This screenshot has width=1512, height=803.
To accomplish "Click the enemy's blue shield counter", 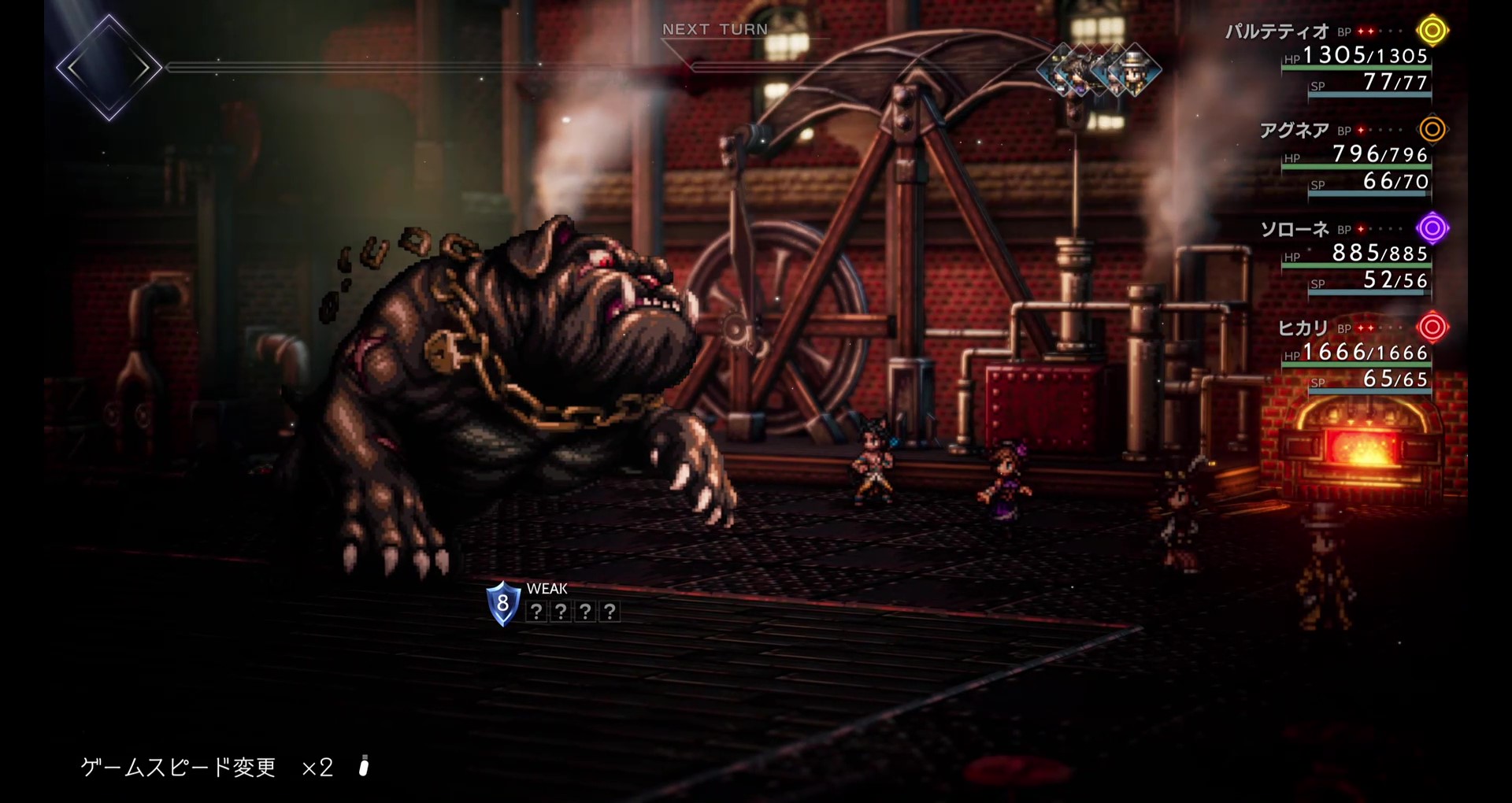I will [503, 604].
